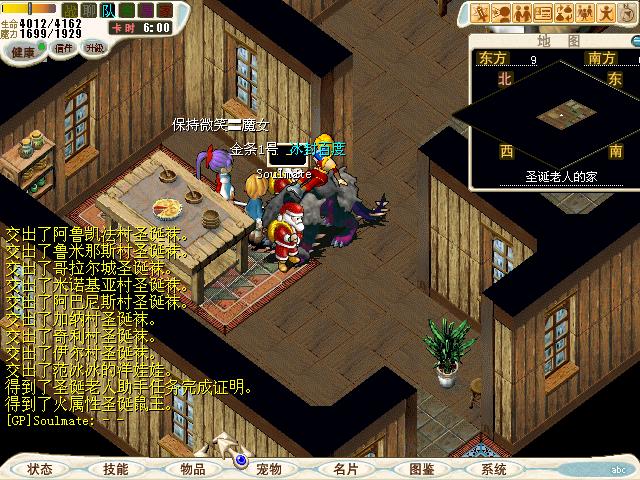The image size is (640, 480).
Task: Click the 升級 level-up button
Action: click(95, 48)
